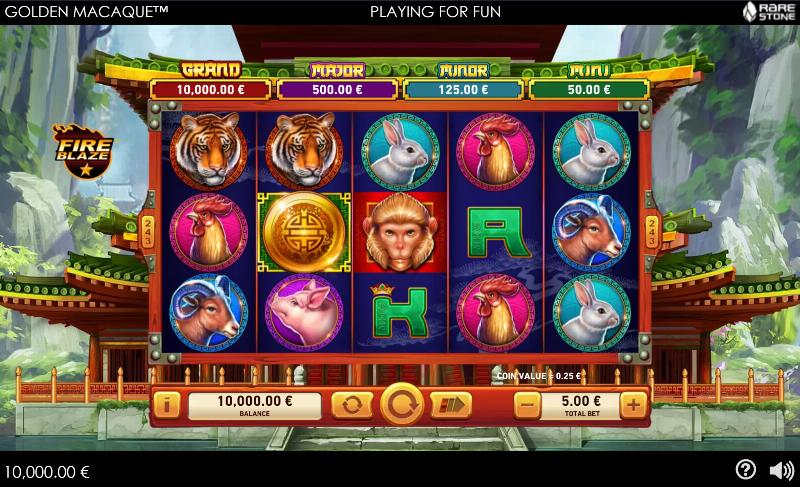Click the Fire Blaze logo badge
The height and width of the screenshot is (487, 800).
click(83, 150)
